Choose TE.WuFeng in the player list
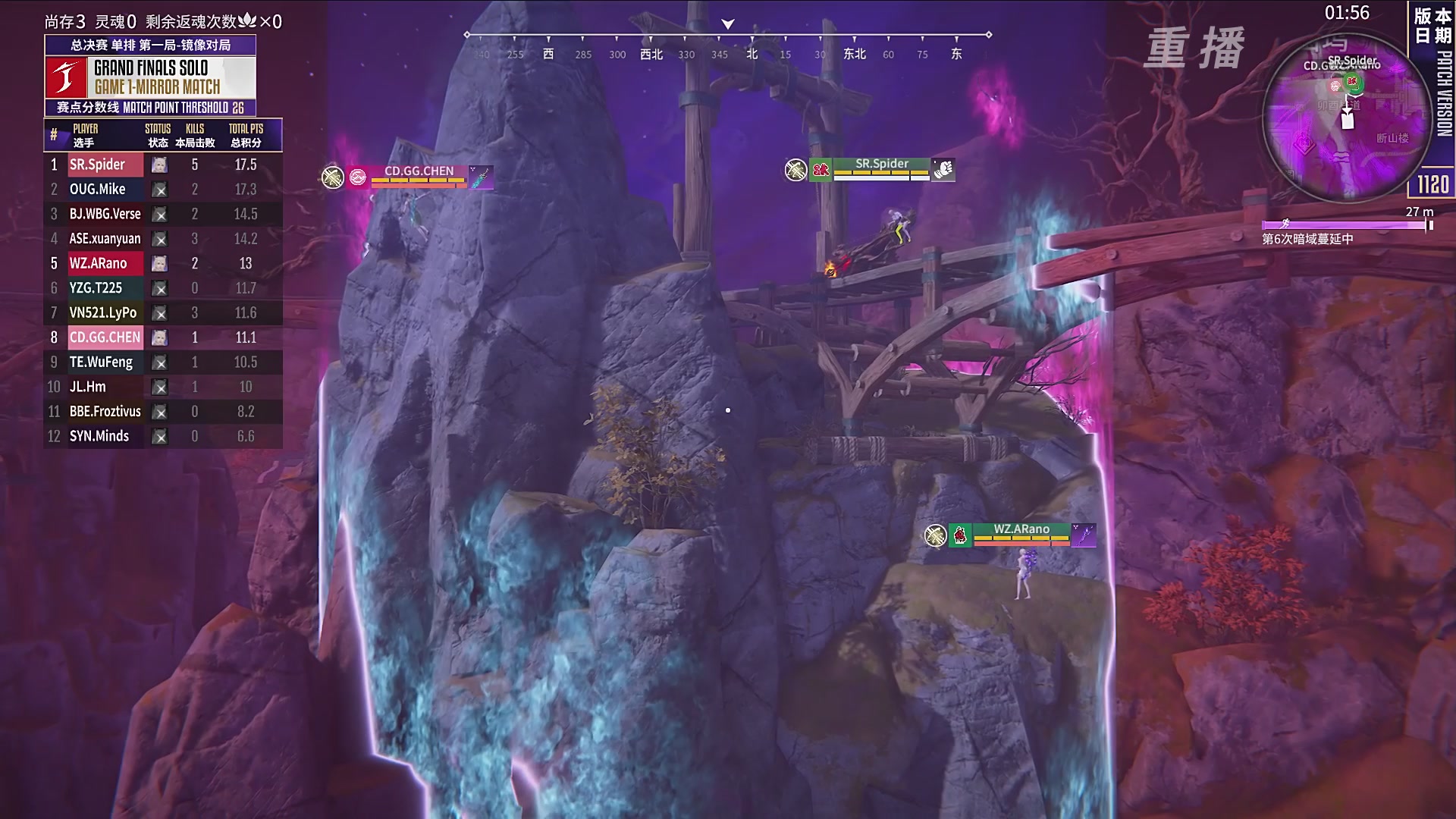This screenshot has height=819, width=1456. [x=163, y=362]
